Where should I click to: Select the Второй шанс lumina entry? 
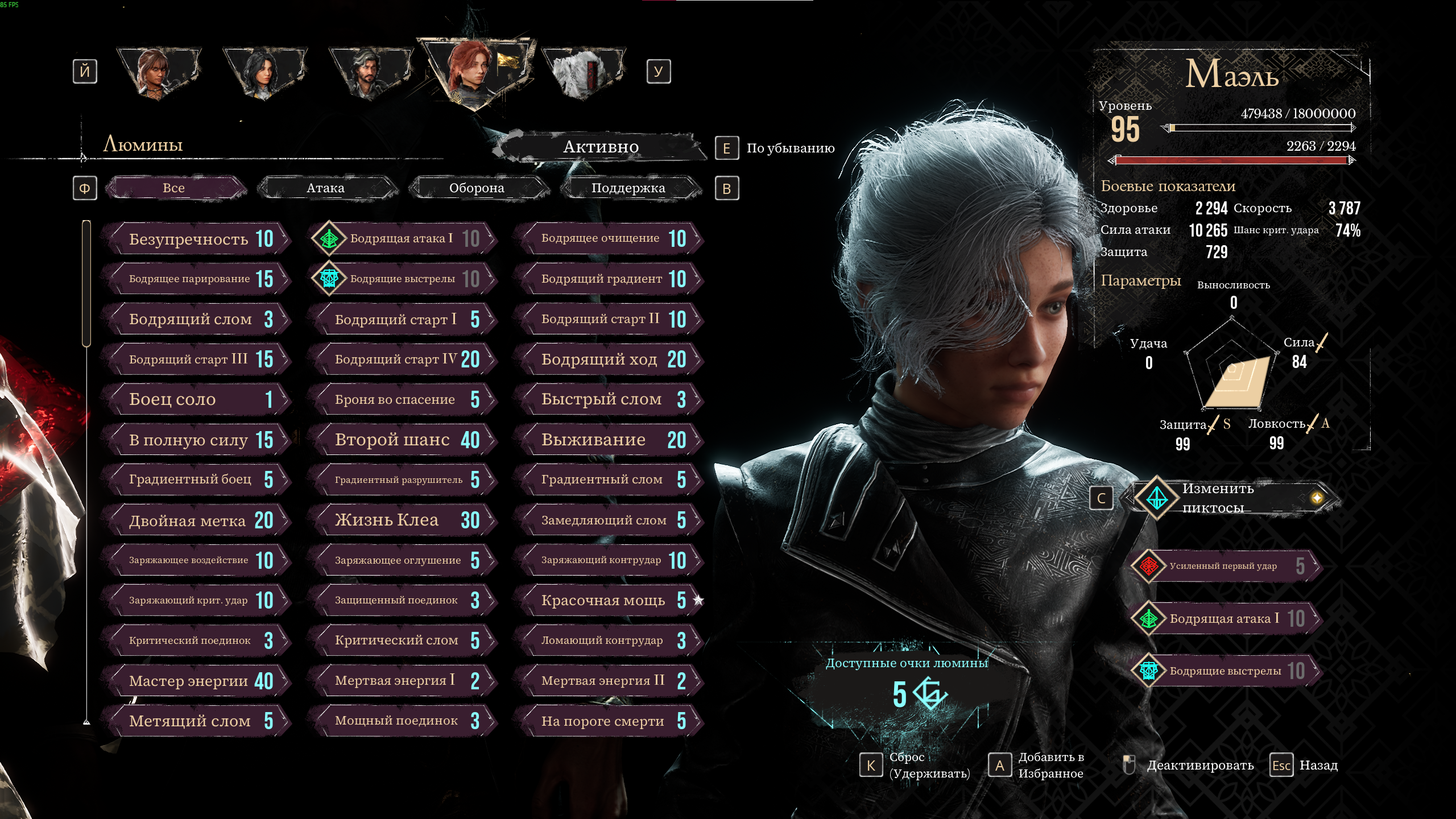[402, 440]
